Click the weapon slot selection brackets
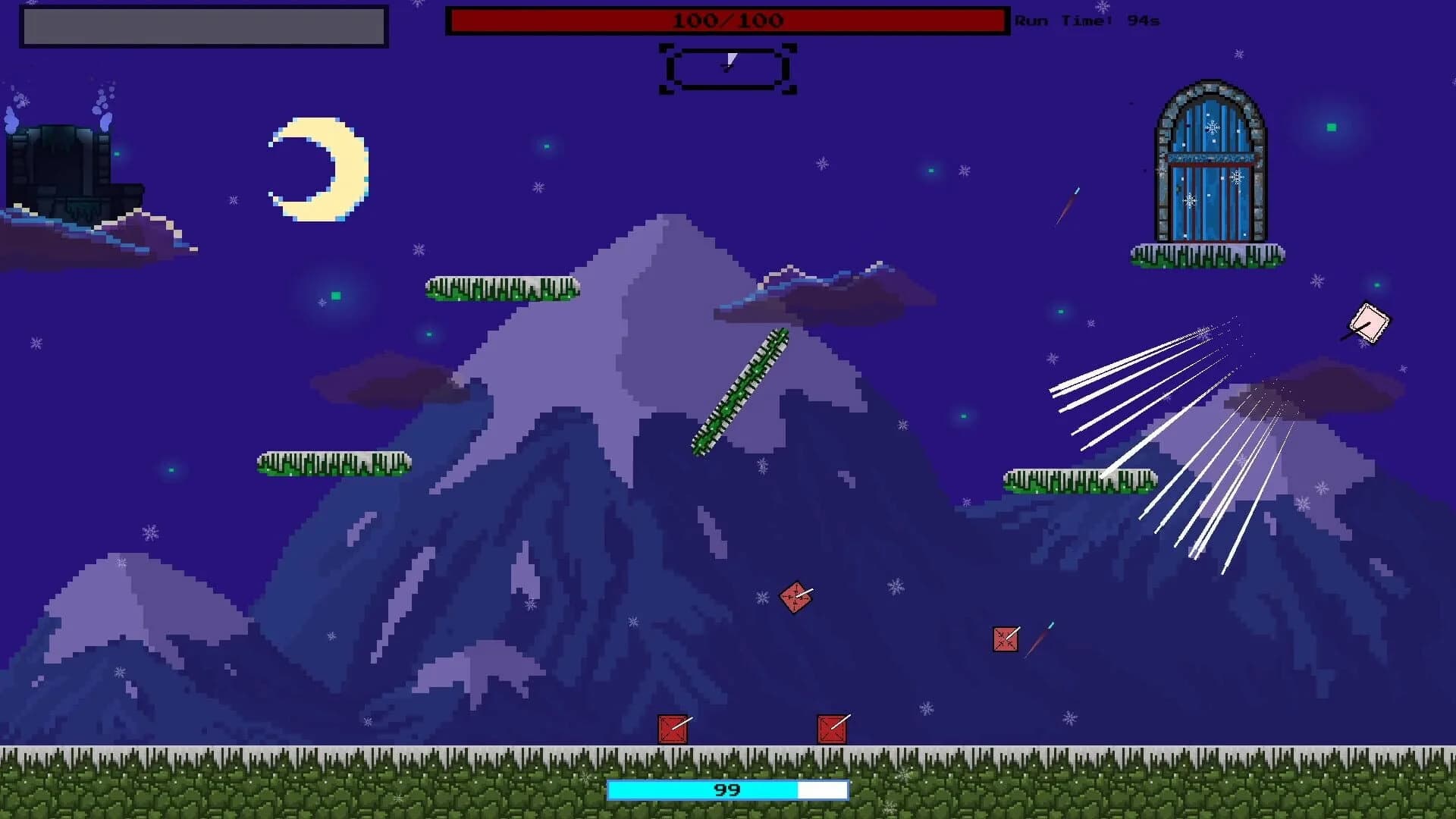This screenshot has width=1456, height=819. [726, 70]
